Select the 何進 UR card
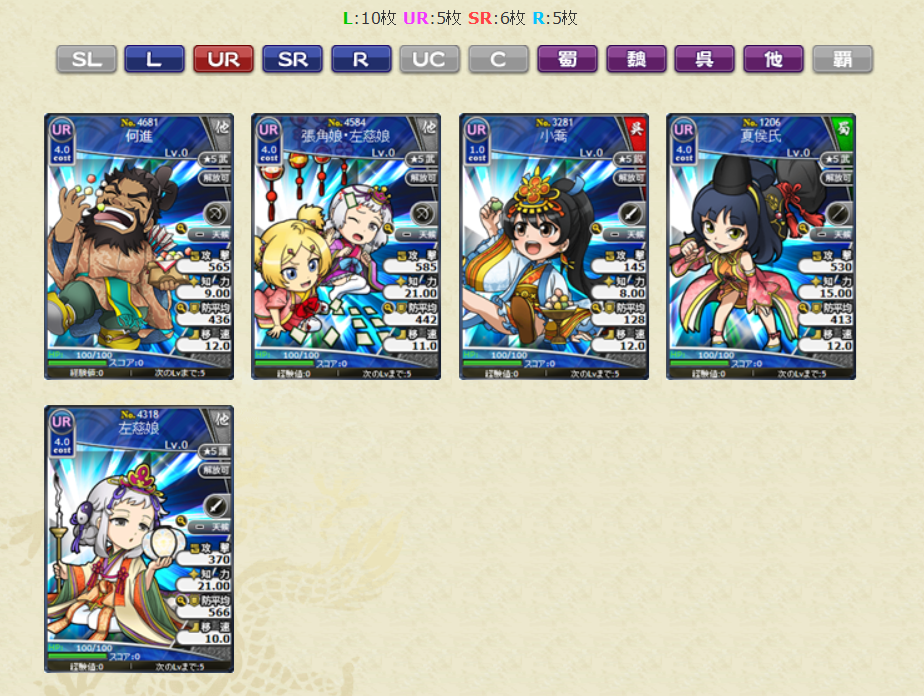The width and height of the screenshot is (924, 696). coord(139,246)
